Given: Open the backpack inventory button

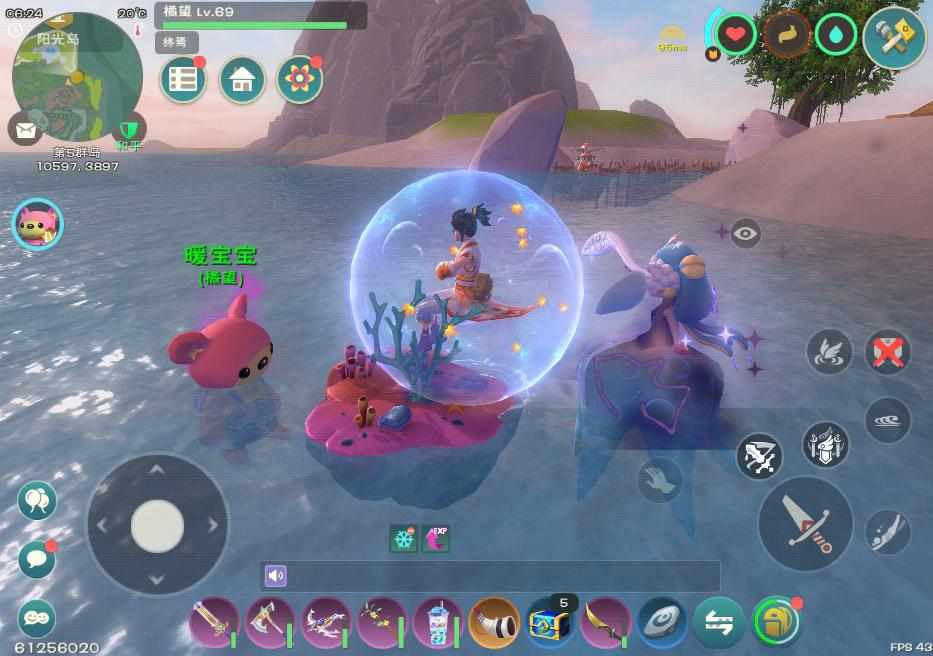Looking at the screenshot, I should click(x=777, y=622).
